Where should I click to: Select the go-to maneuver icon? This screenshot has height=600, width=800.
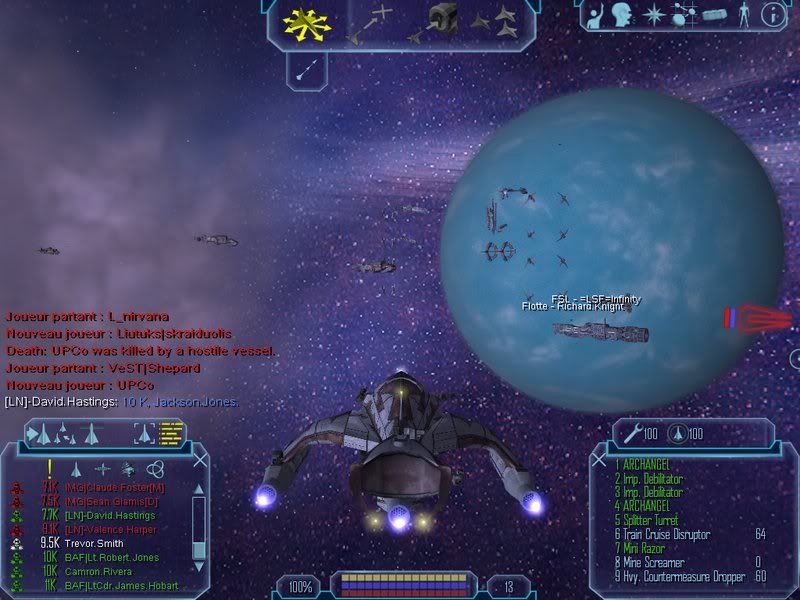(x=368, y=23)
